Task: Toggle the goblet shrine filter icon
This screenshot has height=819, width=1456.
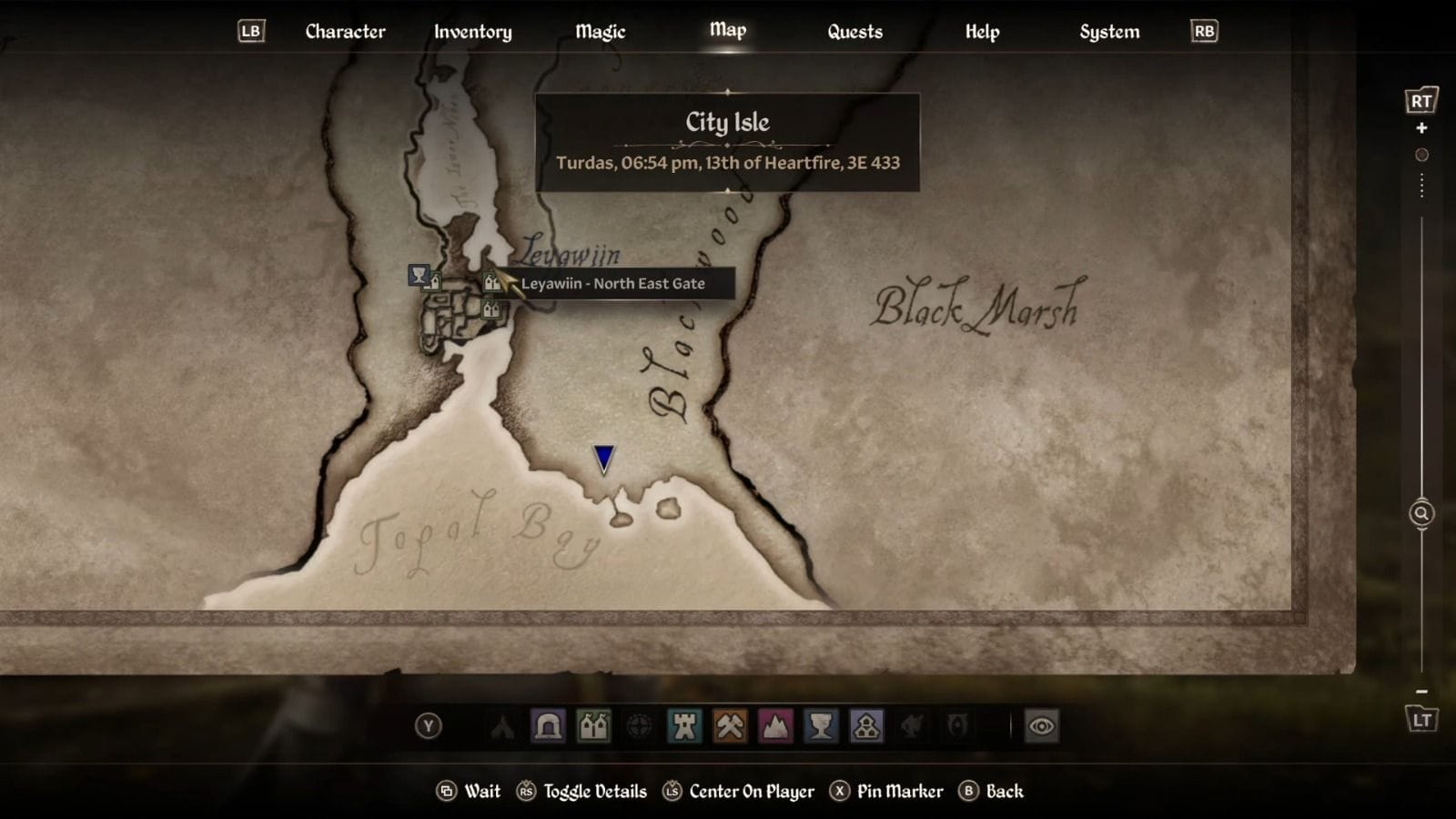Action: (820, 726)
